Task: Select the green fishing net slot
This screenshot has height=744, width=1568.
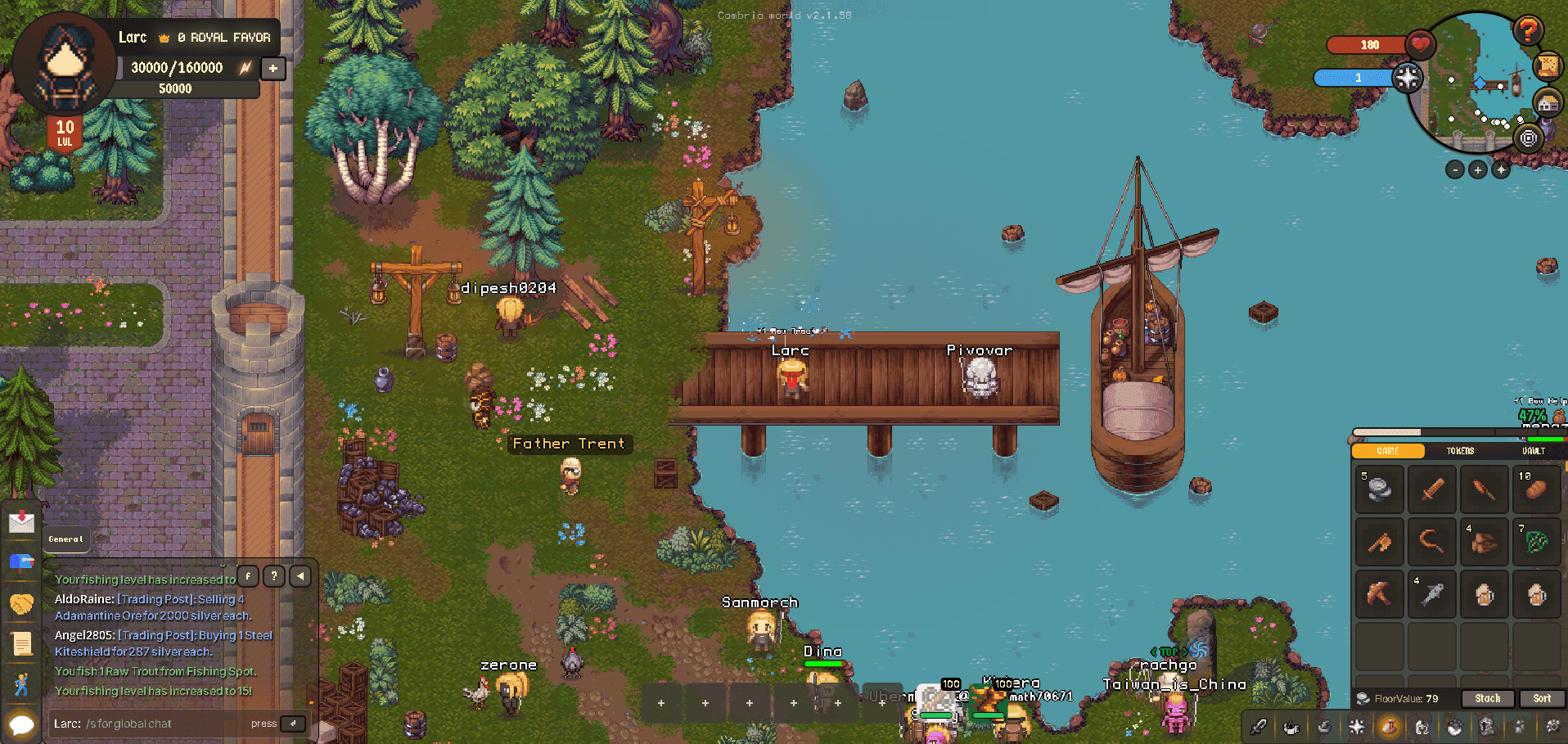Action: [1536, 541]
